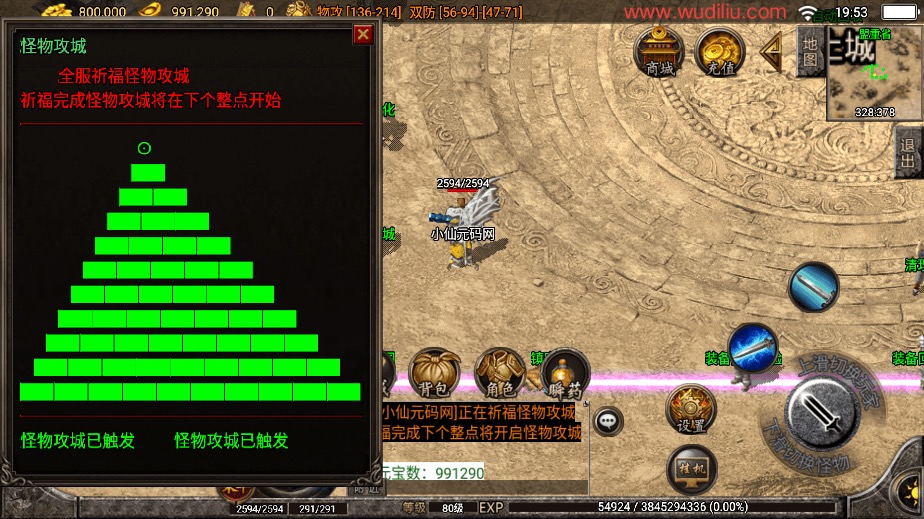Open the 背包 backpack
924x519 pixels.
pyautogui.click(x=435, y=373)
